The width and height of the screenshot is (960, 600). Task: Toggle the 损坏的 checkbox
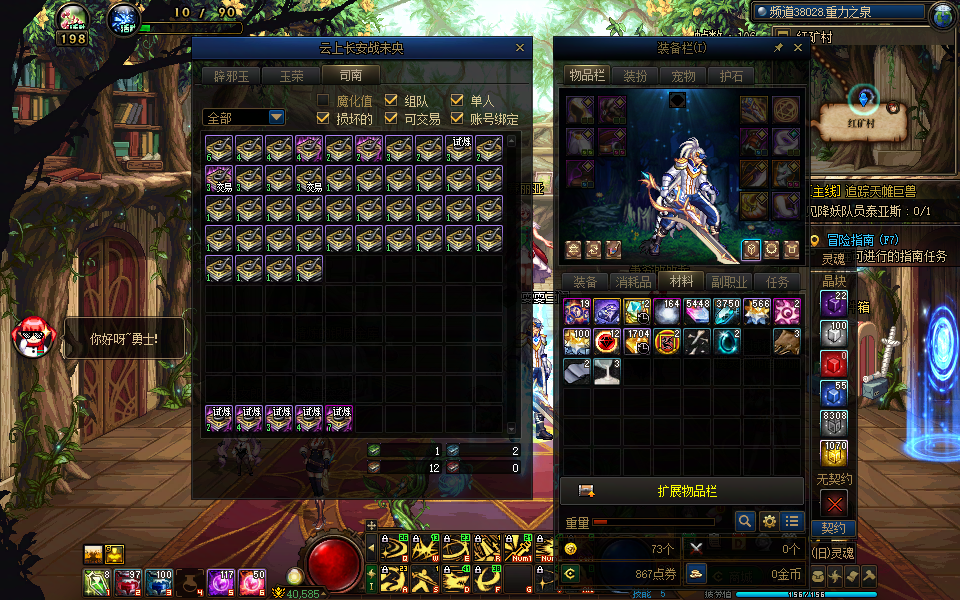(x=323, y=118)
